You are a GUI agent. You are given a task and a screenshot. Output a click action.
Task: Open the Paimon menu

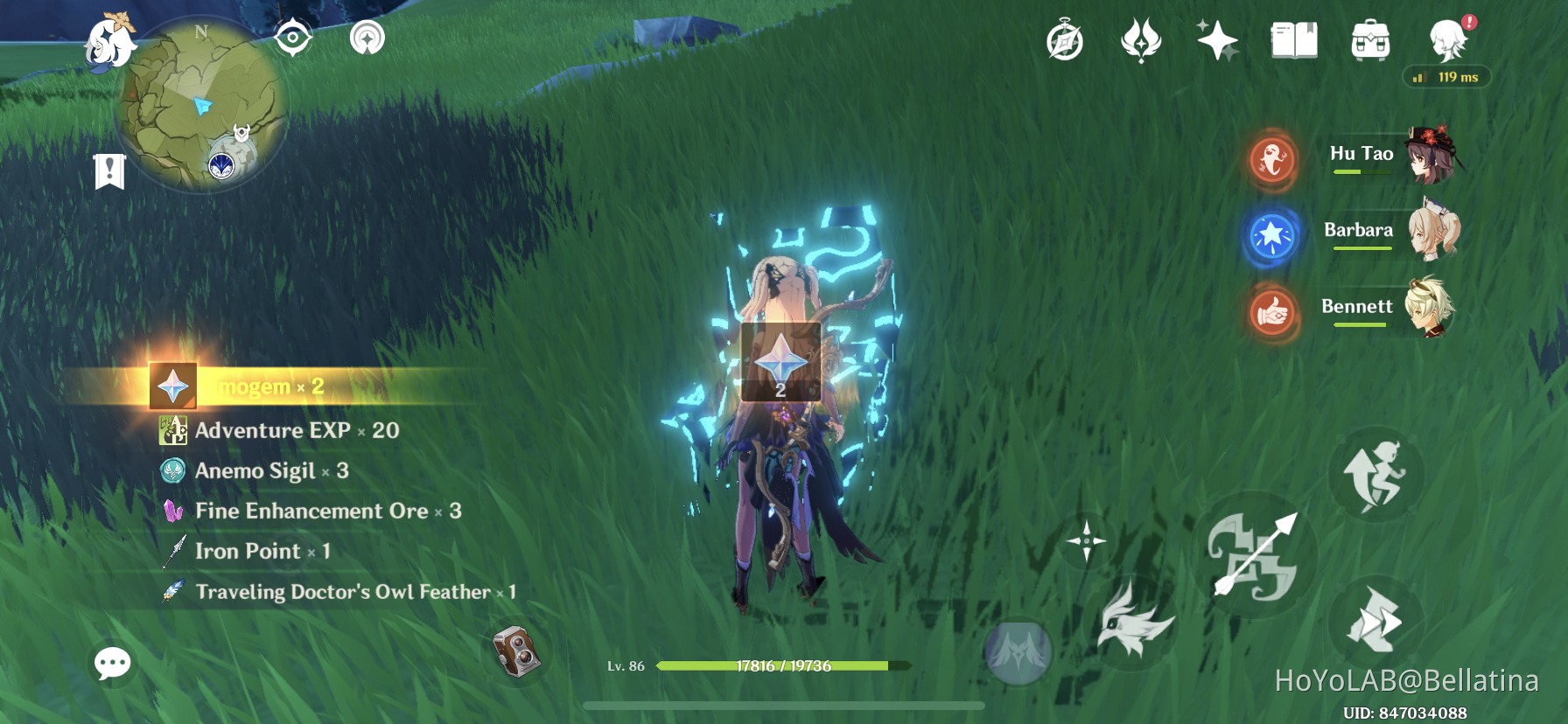[1448, 42]
